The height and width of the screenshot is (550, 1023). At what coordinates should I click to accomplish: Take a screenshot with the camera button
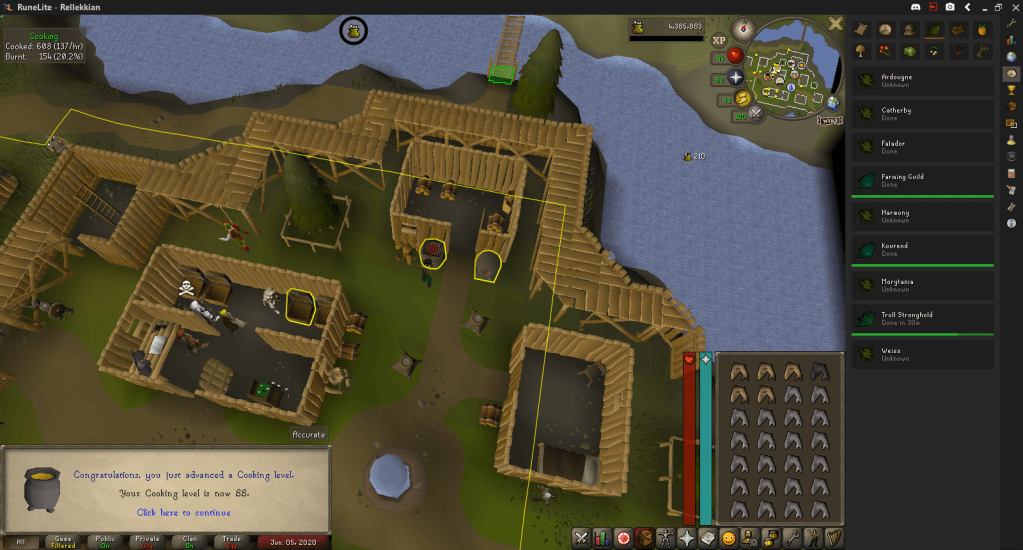pos(950,7)
